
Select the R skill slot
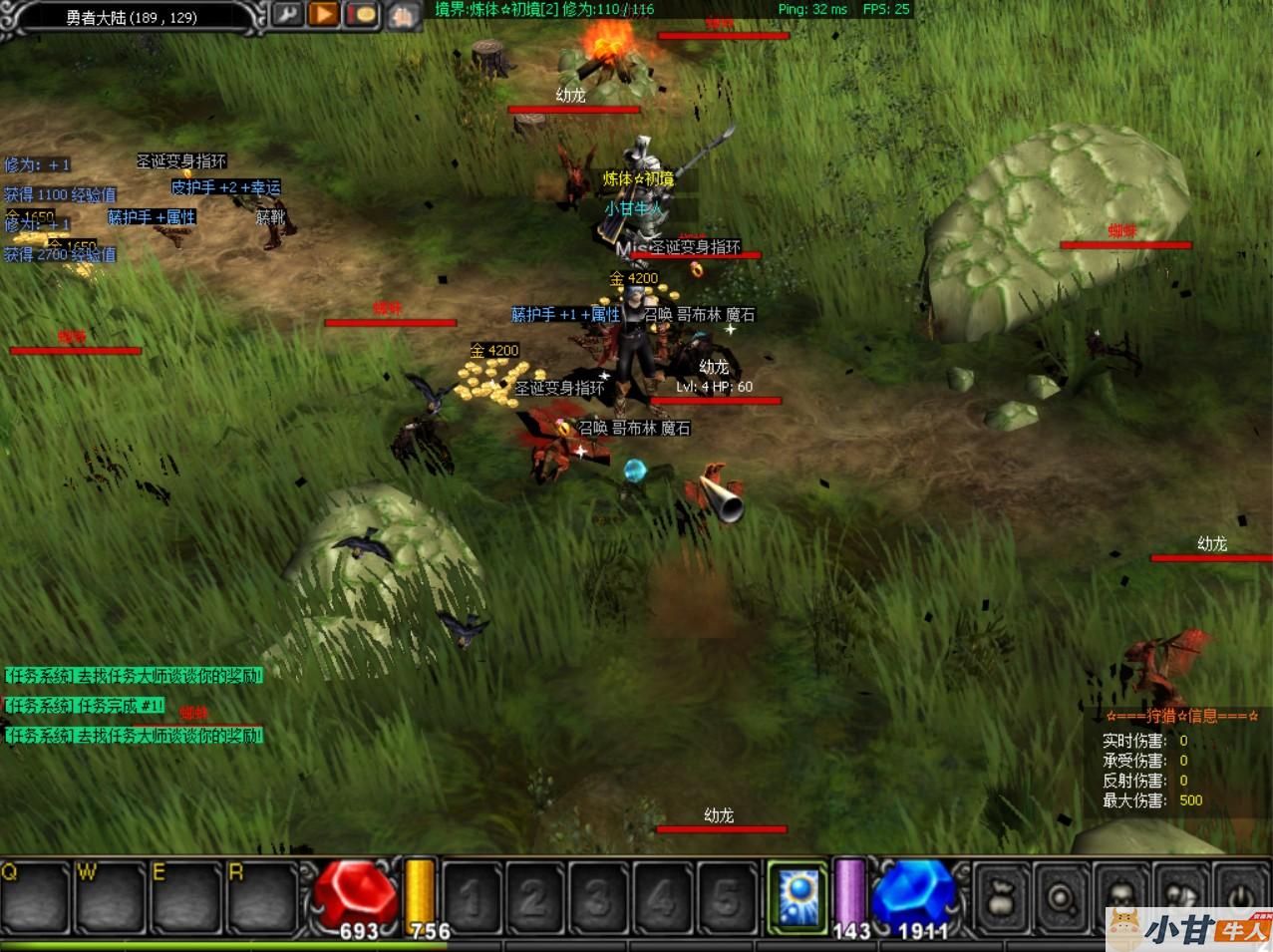tap(261, 897)
